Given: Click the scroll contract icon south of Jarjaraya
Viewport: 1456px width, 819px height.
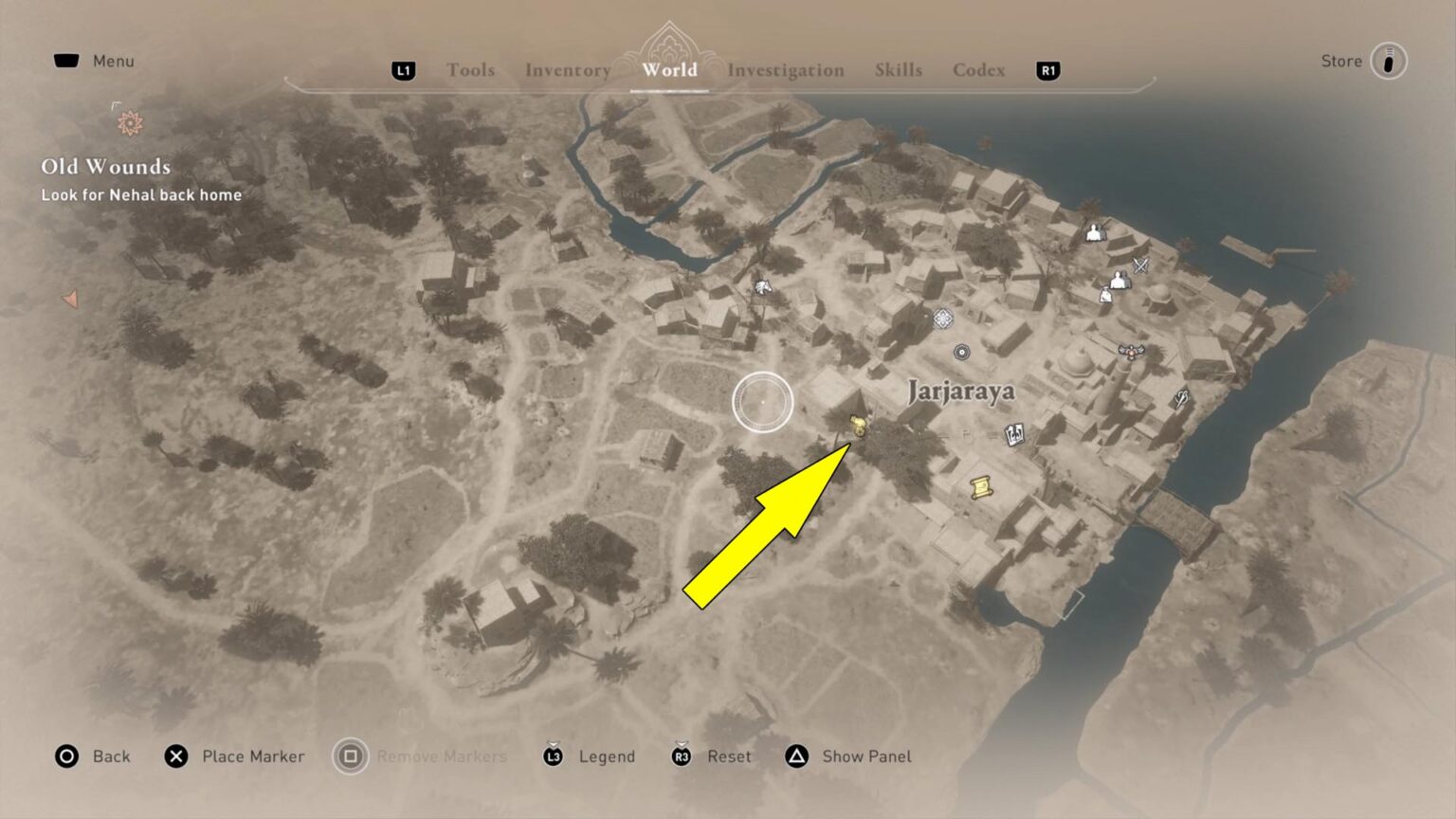Looking at the screenshot, I should [x=981, y=487].
